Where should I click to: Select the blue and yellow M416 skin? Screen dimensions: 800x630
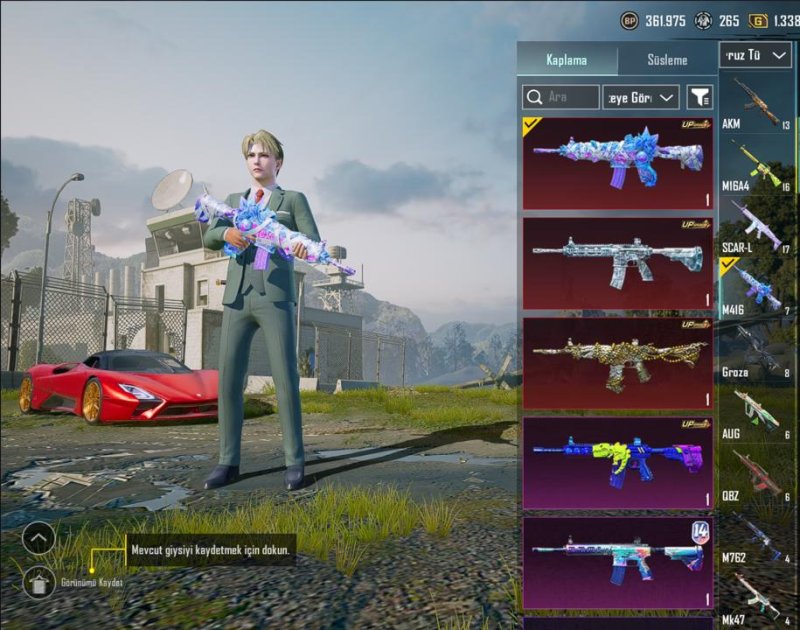click(x=617, y=463)
